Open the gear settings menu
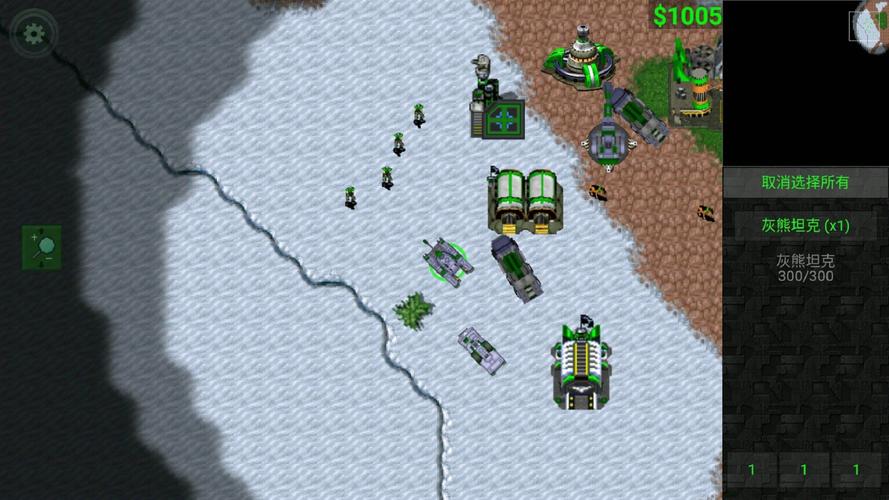Image resolution: width=889 pixels, height=500 pixels. point(34,33)
